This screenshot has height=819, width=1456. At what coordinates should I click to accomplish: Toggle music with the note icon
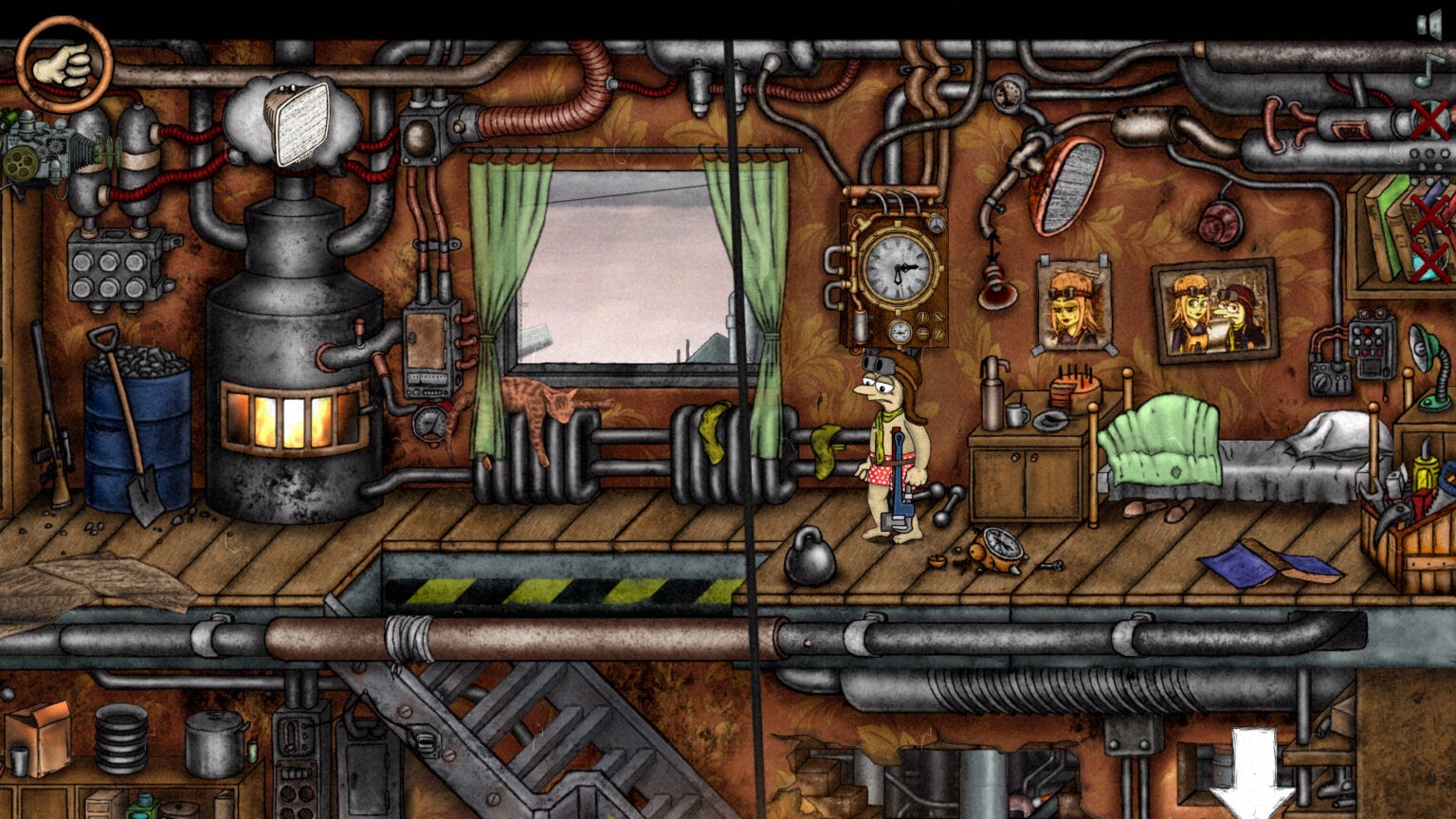coord(1429,68)
